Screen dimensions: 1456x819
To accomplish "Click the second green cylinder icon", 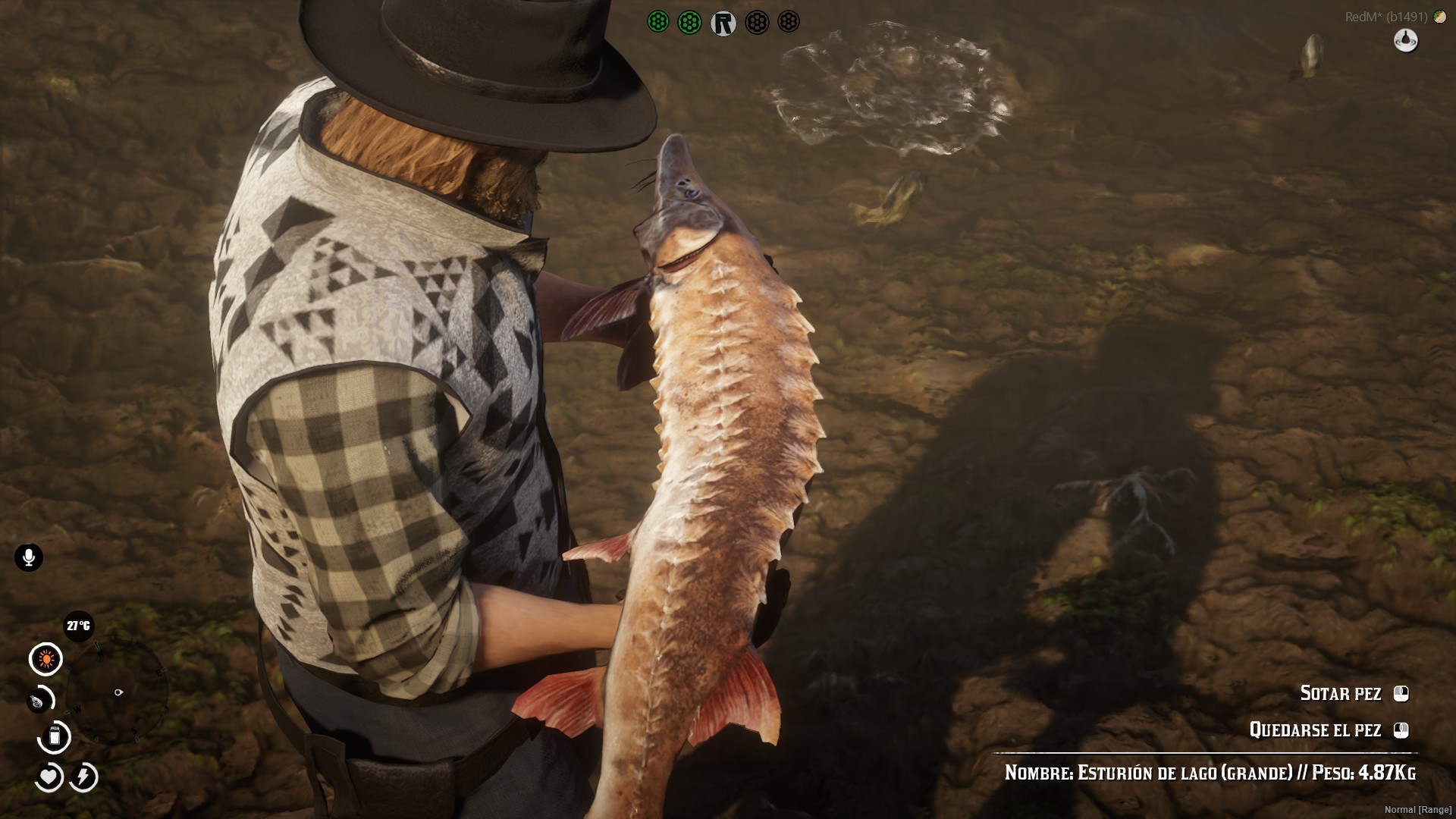I will pyautogui.click(x=689, y=21).
